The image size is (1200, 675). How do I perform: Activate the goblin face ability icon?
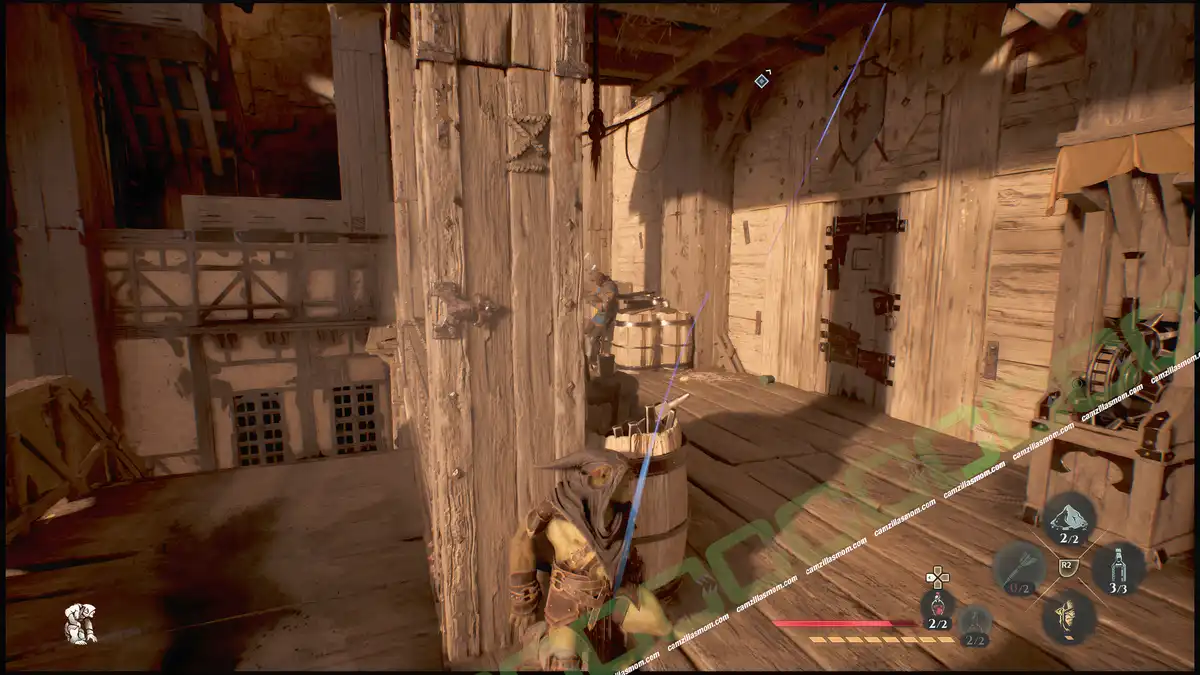coord(1068,616)
